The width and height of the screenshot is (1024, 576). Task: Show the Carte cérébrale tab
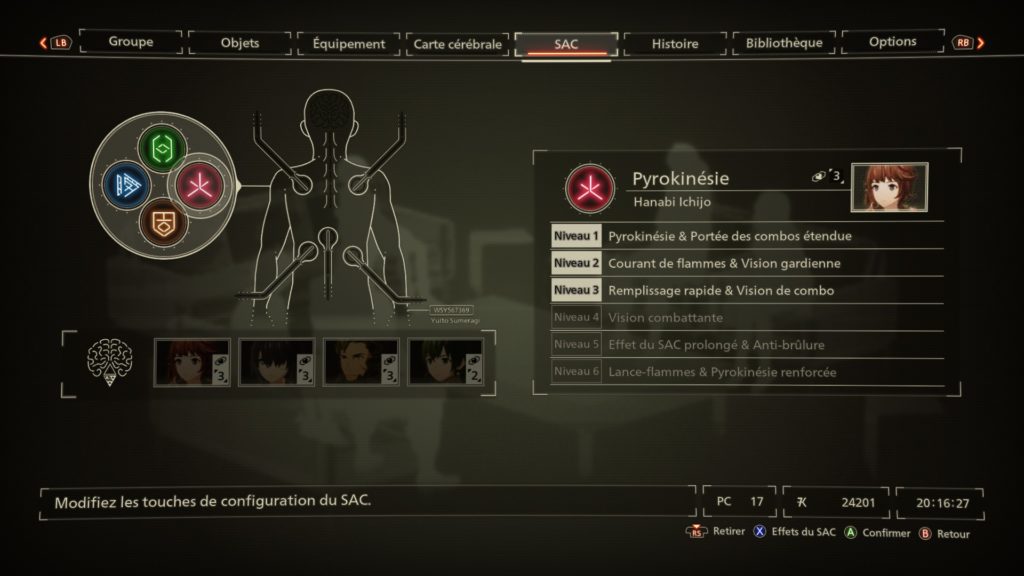click(457, 44)
